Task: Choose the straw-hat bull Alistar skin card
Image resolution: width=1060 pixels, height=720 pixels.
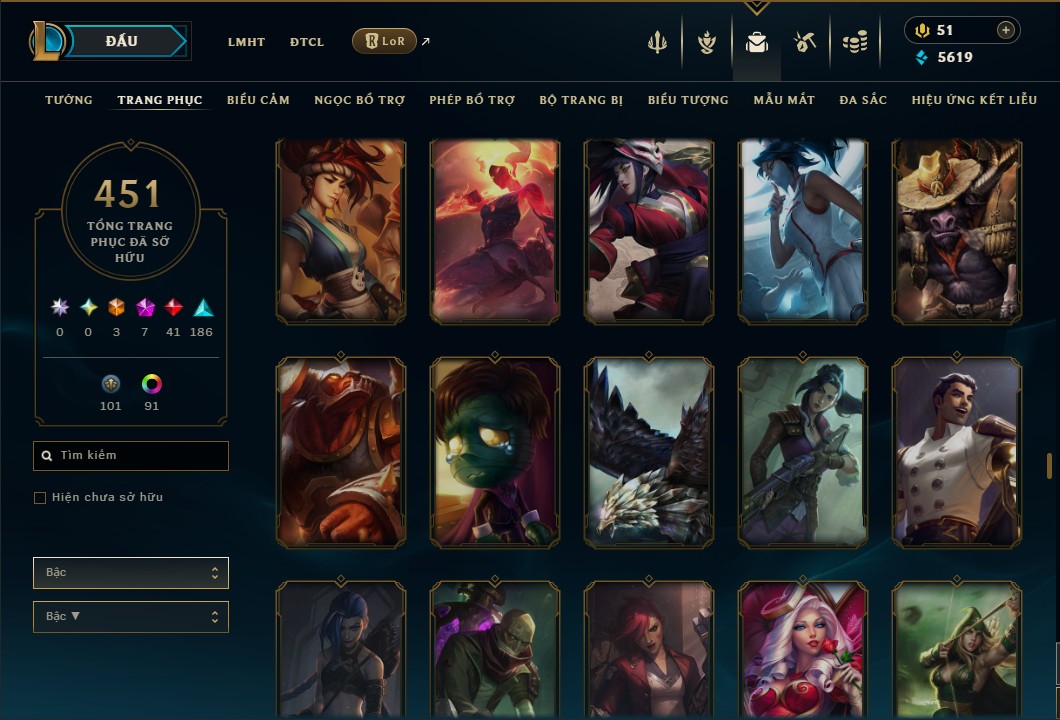Action: tap(957, 232)
